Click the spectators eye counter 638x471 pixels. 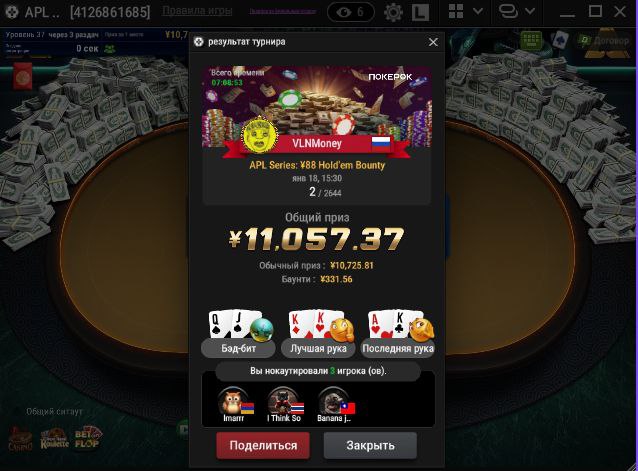click(x=351, y=13)
